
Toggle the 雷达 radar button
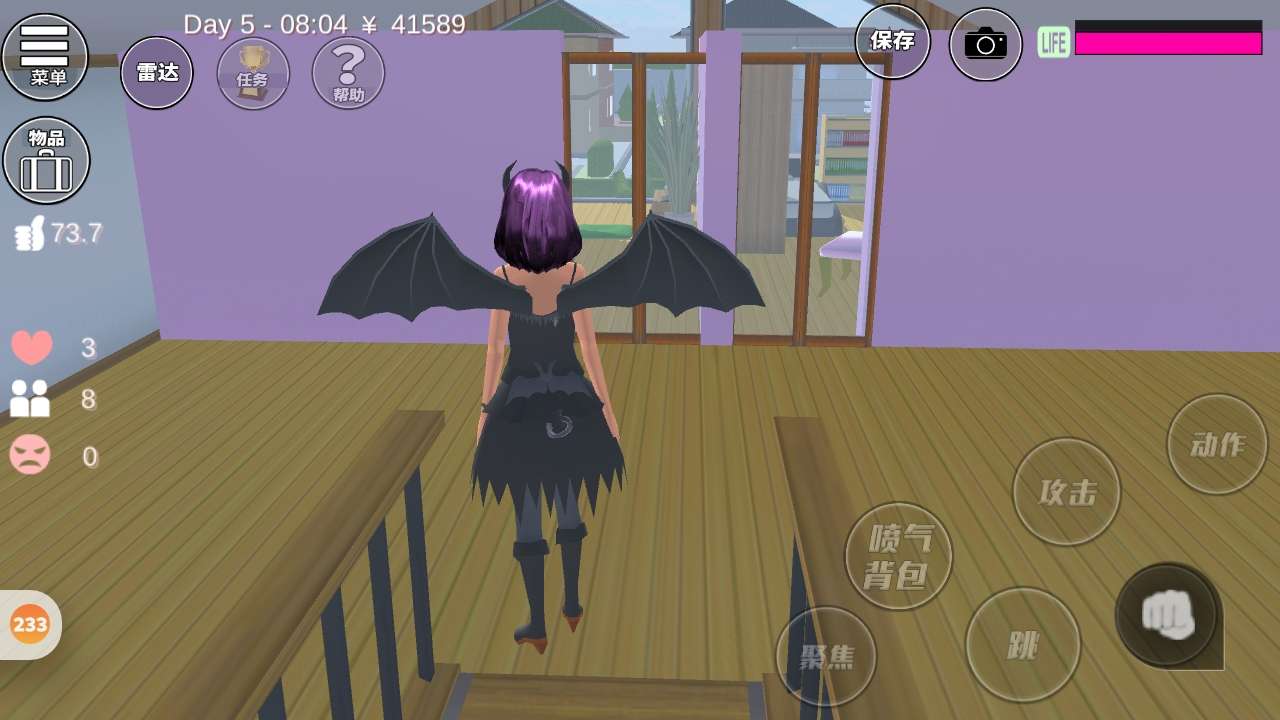(x=157, y=73)
